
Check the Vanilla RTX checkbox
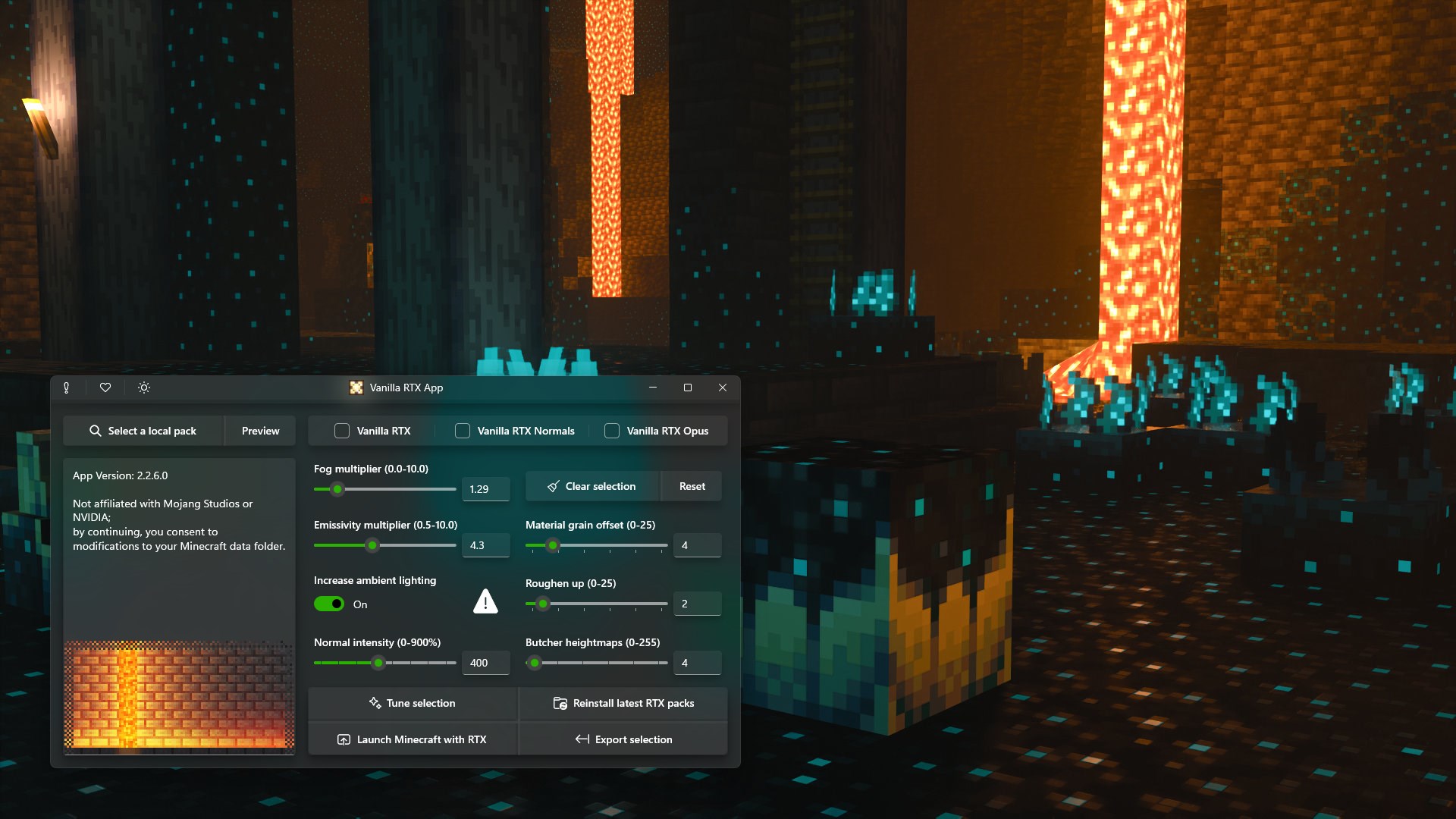[x=343, y=430]
